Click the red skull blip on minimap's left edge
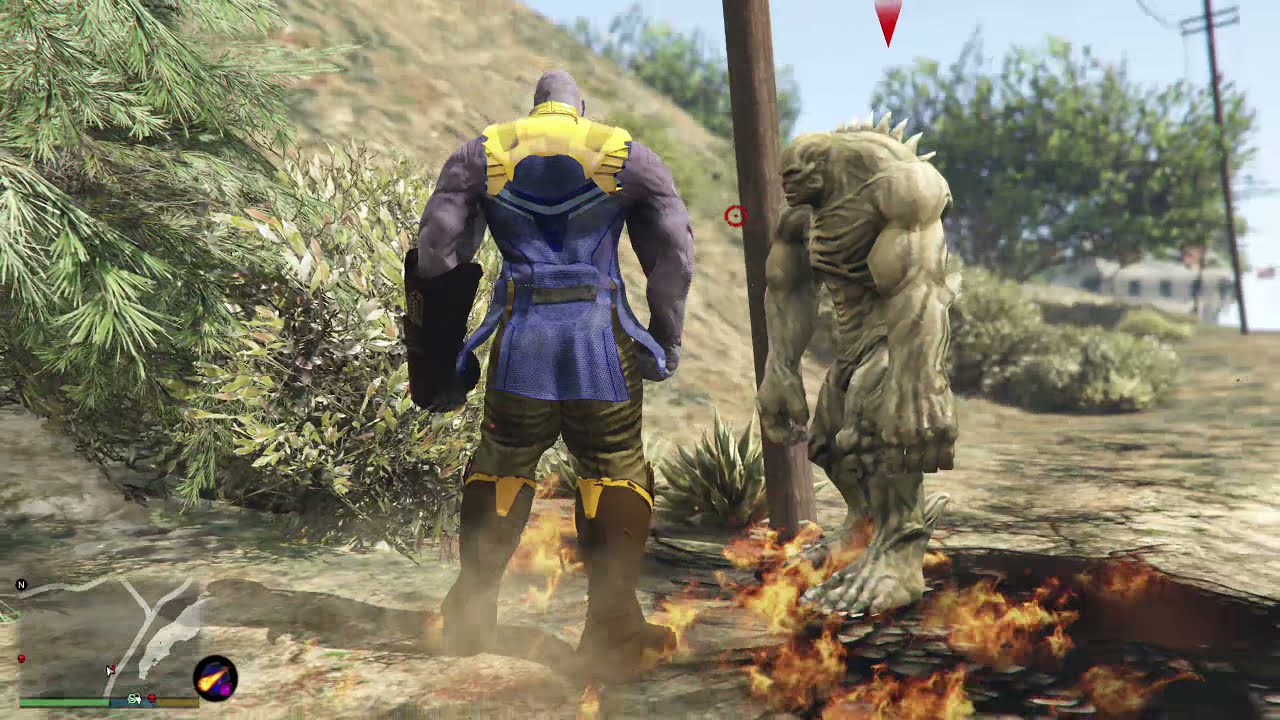Screen dimensions: 1280x720 (x=22, y=659)
